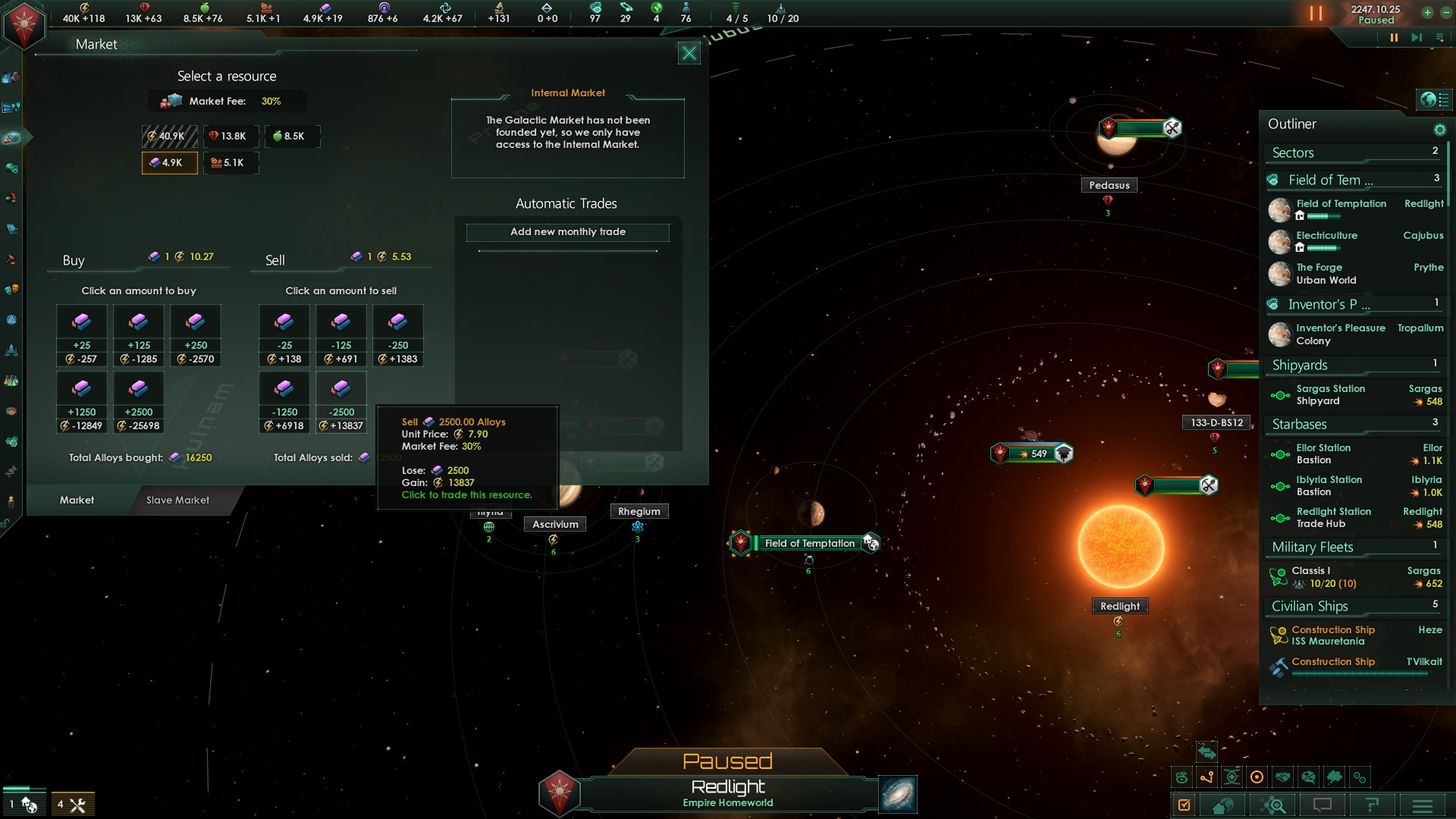This screenshot has width=1456, height=819.
Task: Add new monthly trade
Action: pyautogui.click(x=567, y=232)
